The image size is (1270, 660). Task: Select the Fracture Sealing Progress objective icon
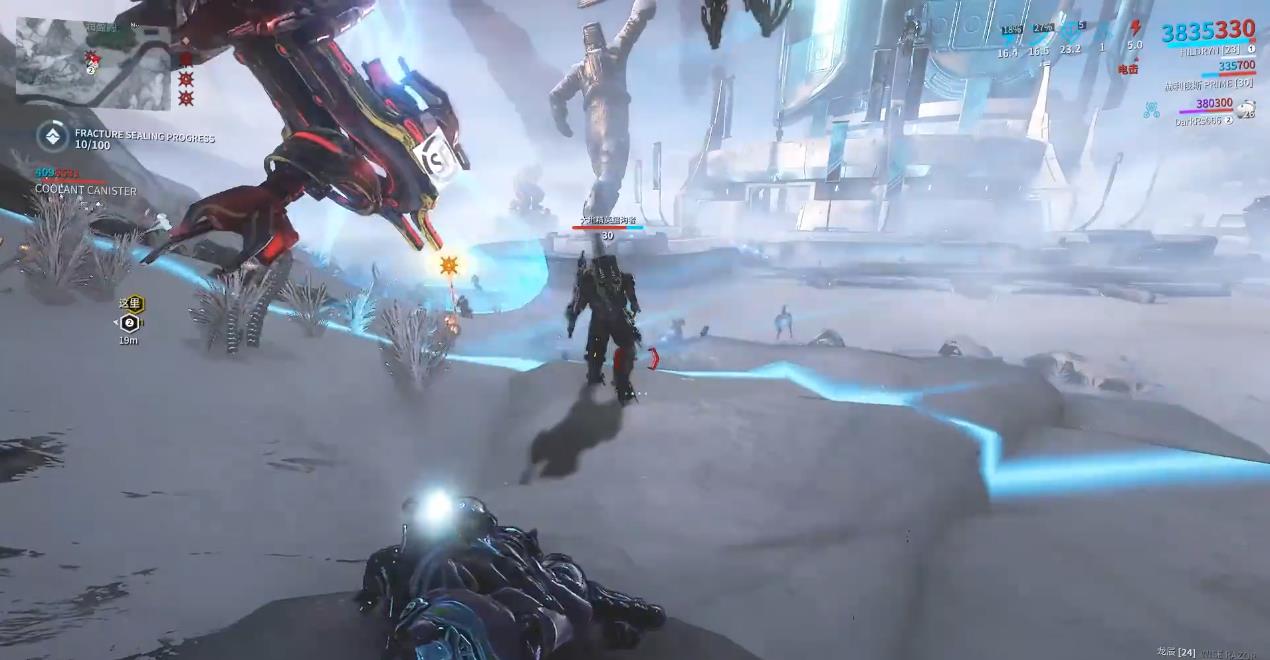pyautogui.click(x=53, y=136)
